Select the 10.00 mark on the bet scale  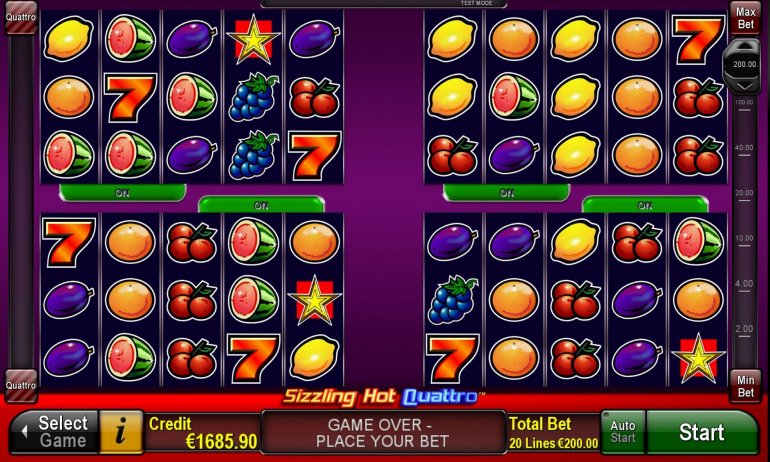coord(744,238)
